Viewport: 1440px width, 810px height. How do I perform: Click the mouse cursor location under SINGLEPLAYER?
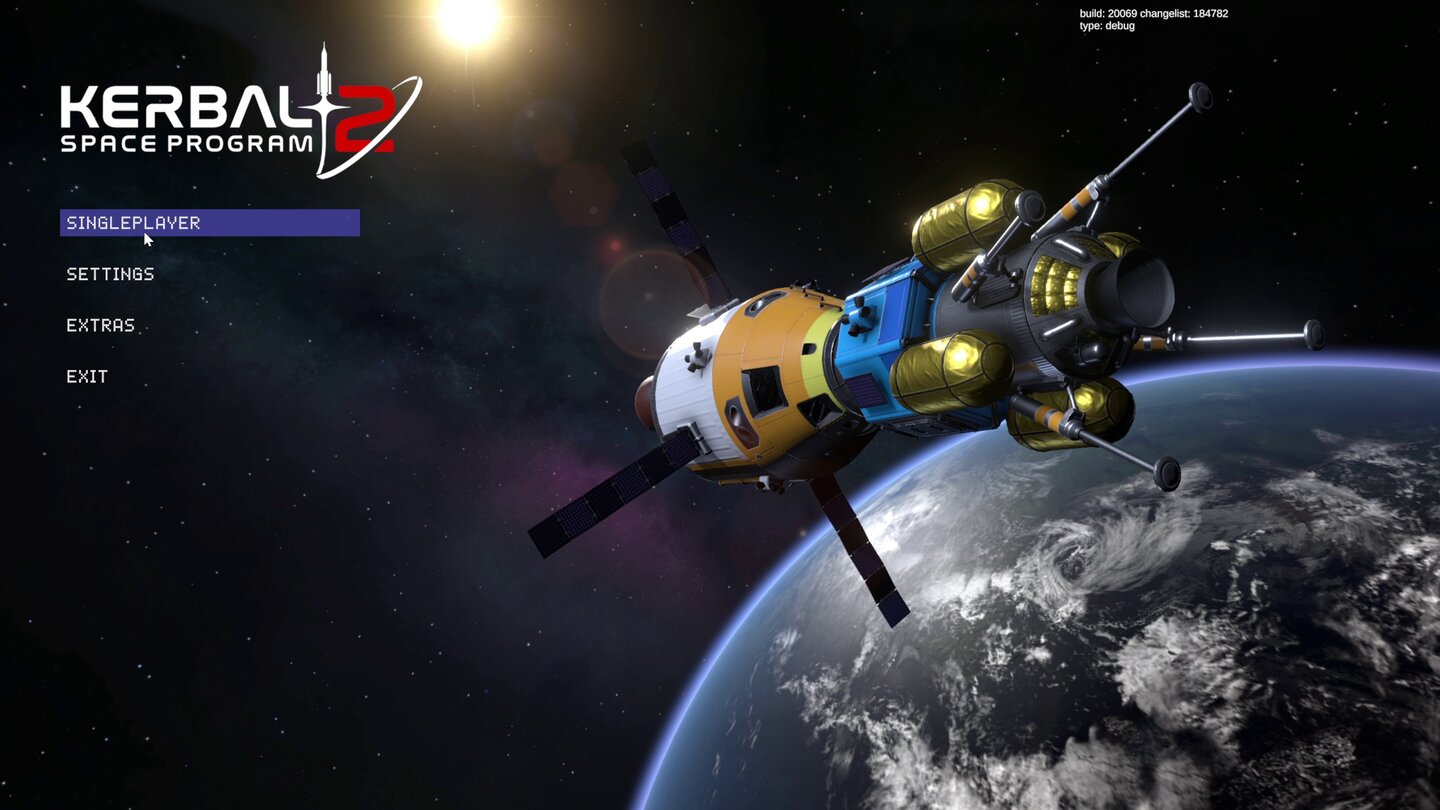(x=146, y=239)
